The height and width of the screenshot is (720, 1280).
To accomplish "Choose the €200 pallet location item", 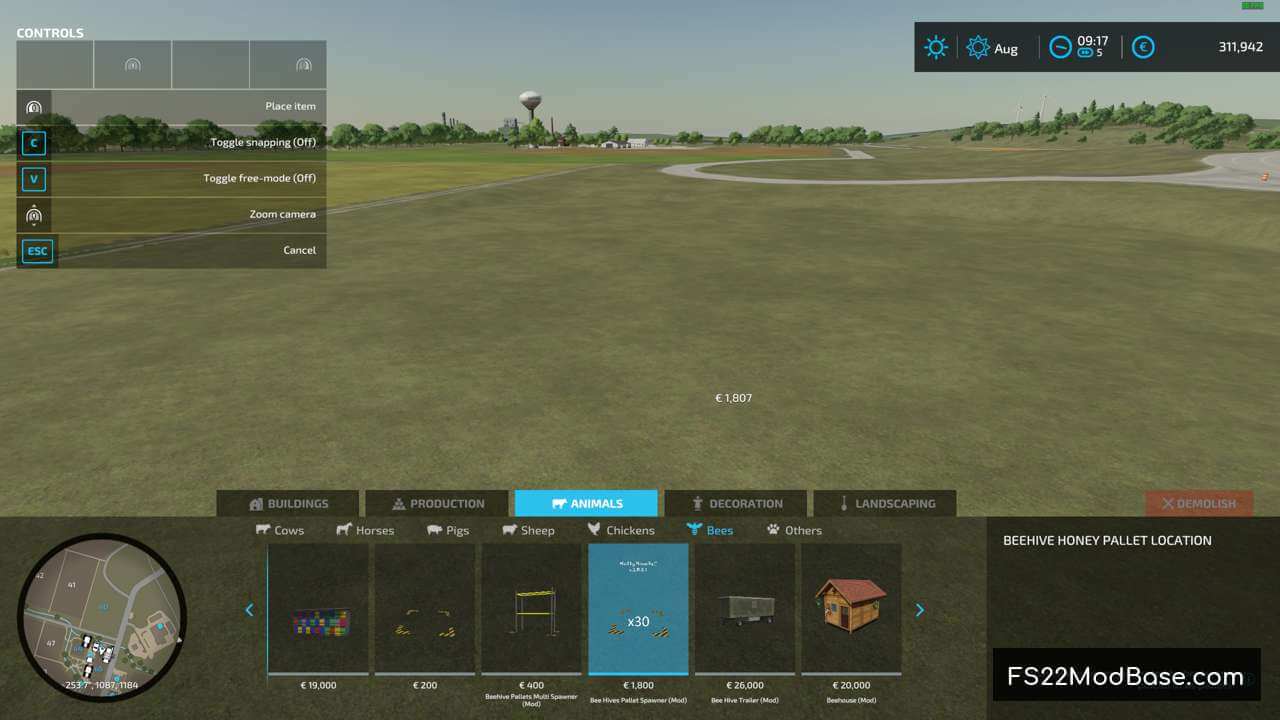I will pyautogui.click(x=425, y=610).
